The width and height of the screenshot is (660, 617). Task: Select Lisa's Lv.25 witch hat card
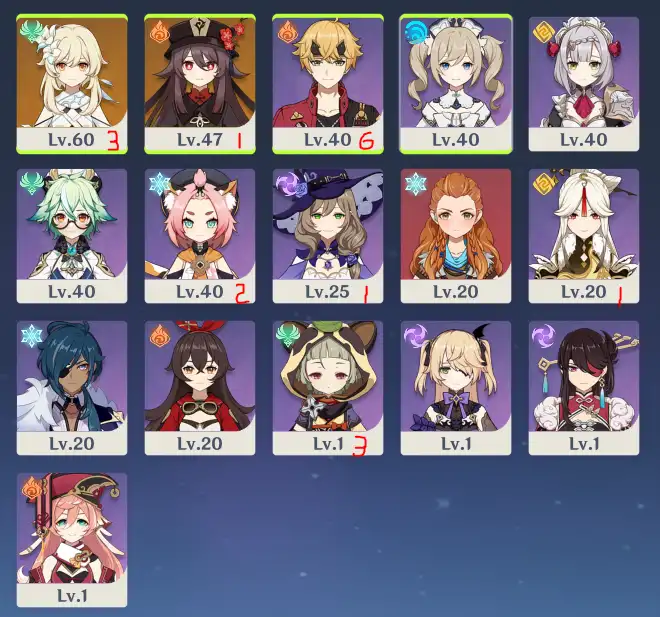tap(328, 235)
